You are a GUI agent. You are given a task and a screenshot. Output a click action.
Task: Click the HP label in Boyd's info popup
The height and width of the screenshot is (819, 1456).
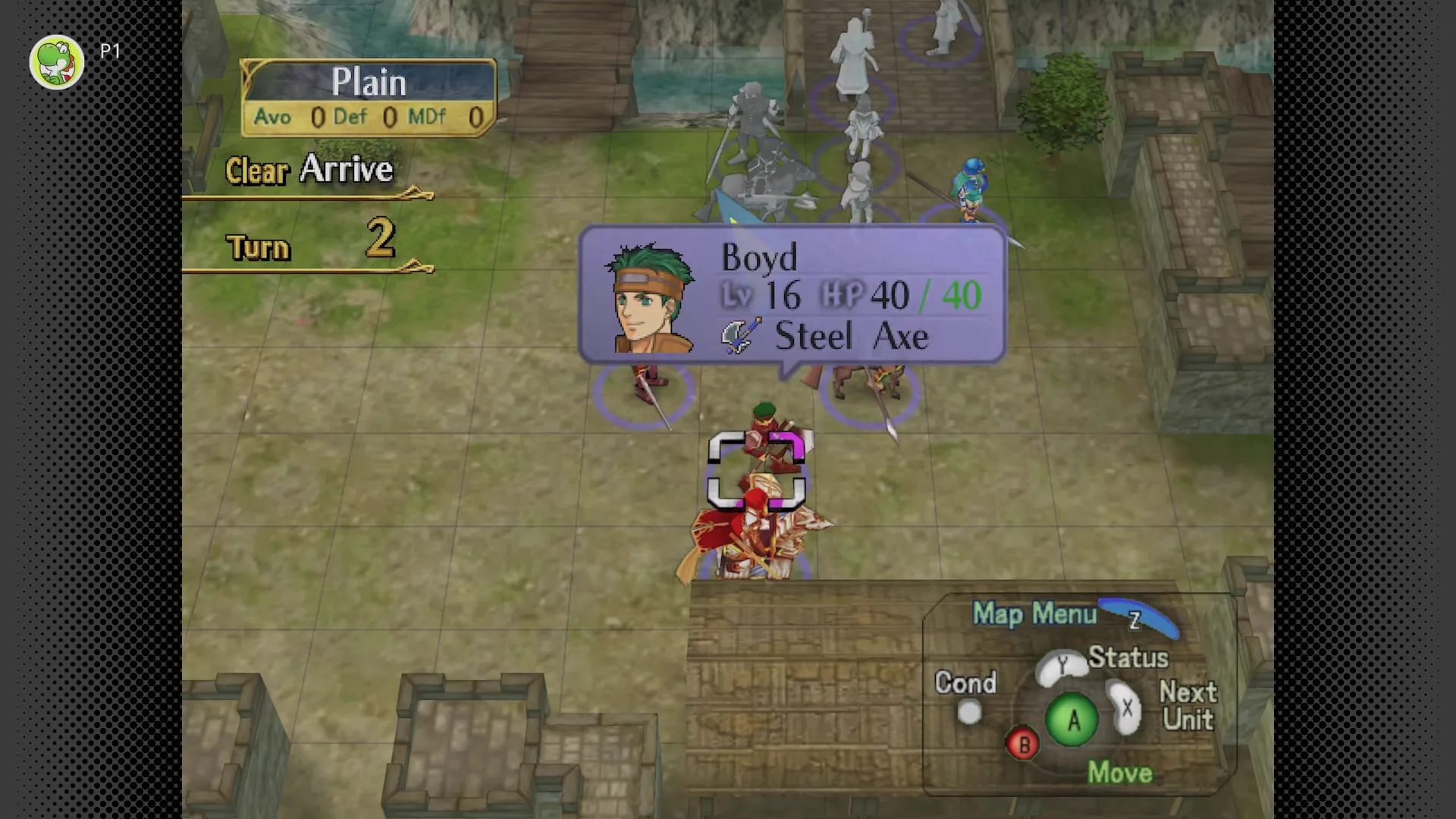tap(844, 295)
